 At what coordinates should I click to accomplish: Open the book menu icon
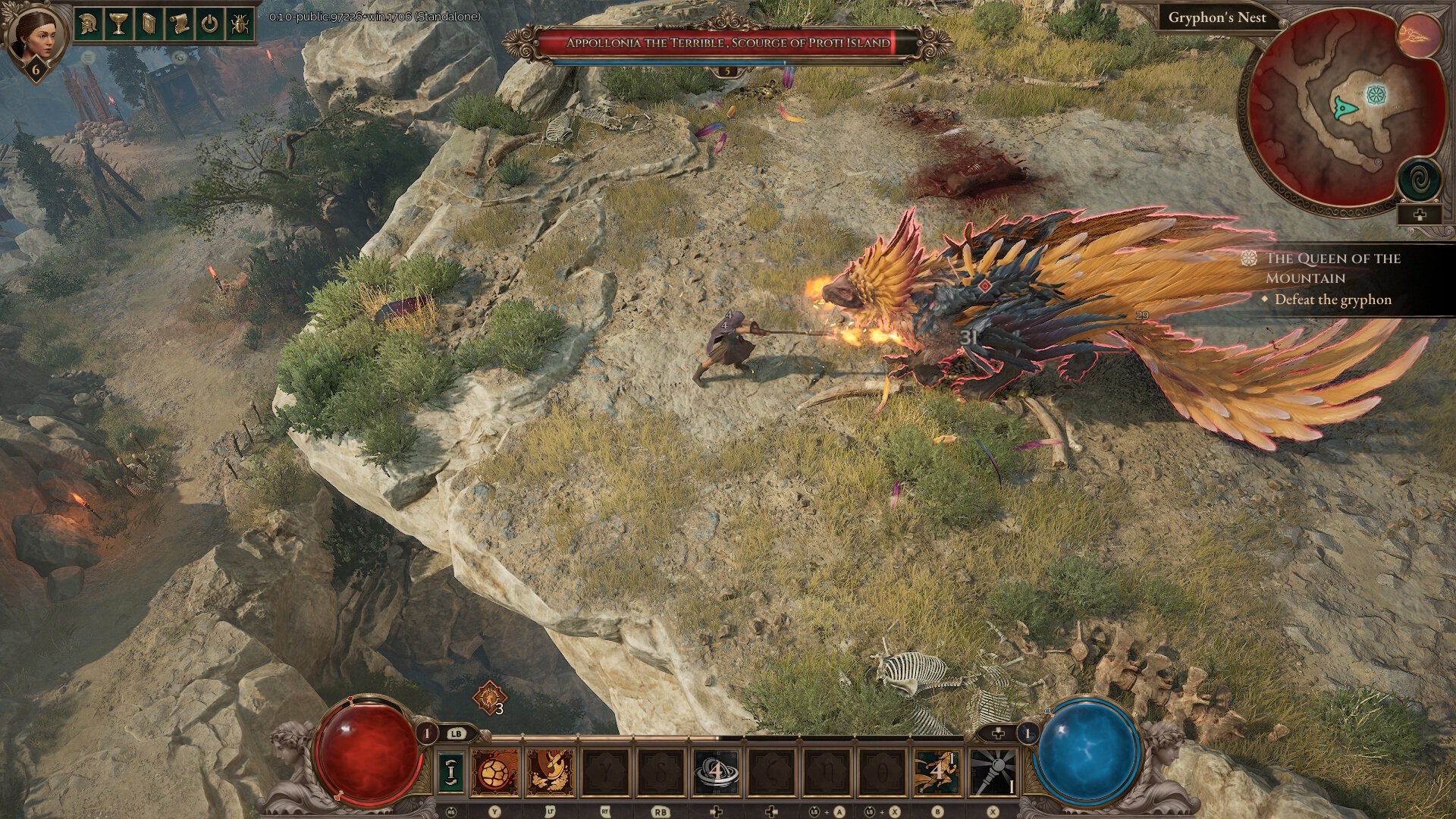149,24
